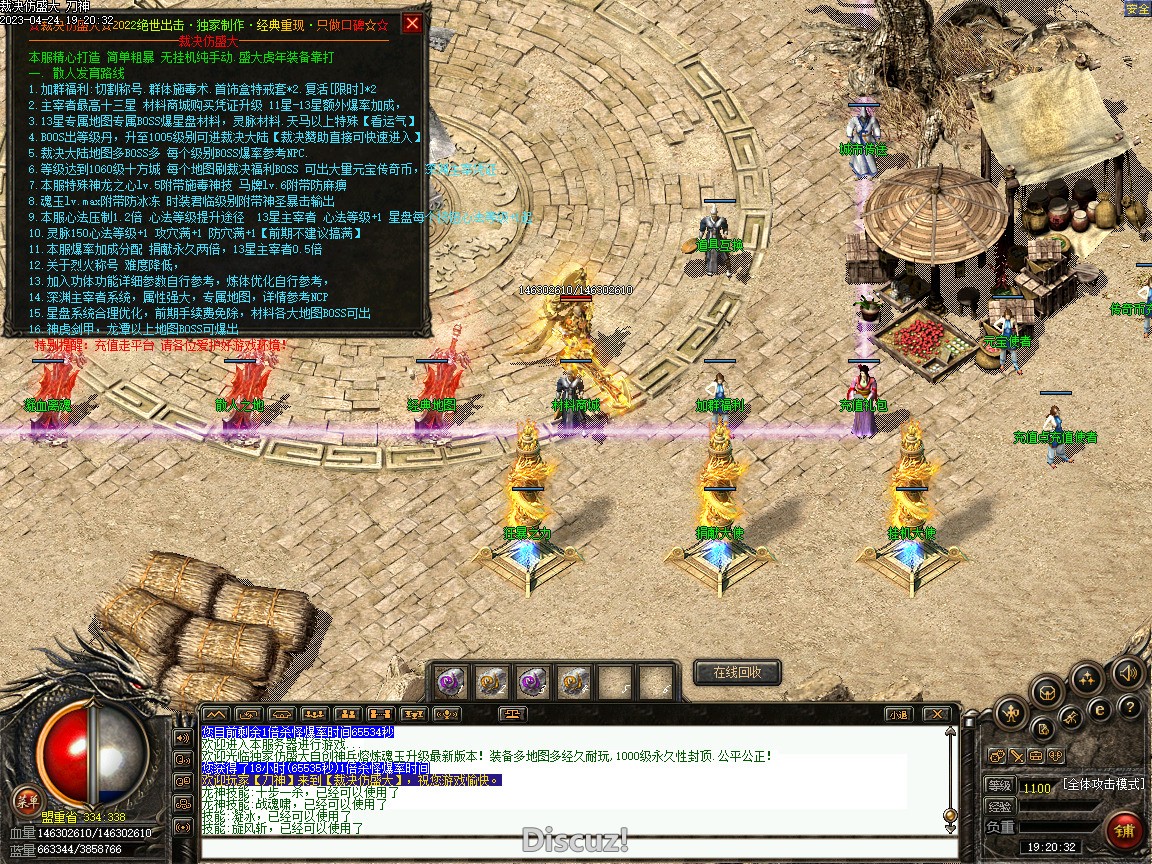Click the 经验 experience button
Screen dimensions: 1152x864
(x=1000, y=806)
